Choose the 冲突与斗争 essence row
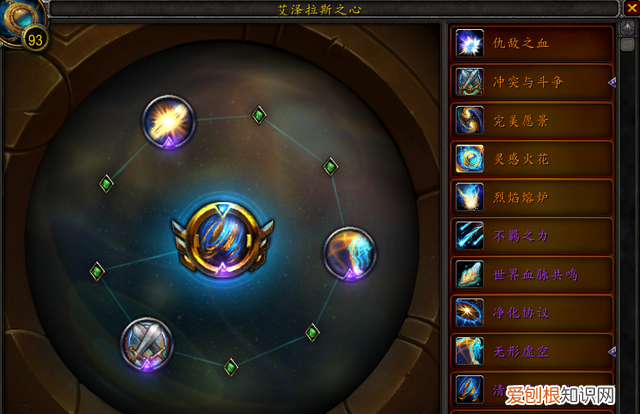Screen dimensions: 640x414 532,81
